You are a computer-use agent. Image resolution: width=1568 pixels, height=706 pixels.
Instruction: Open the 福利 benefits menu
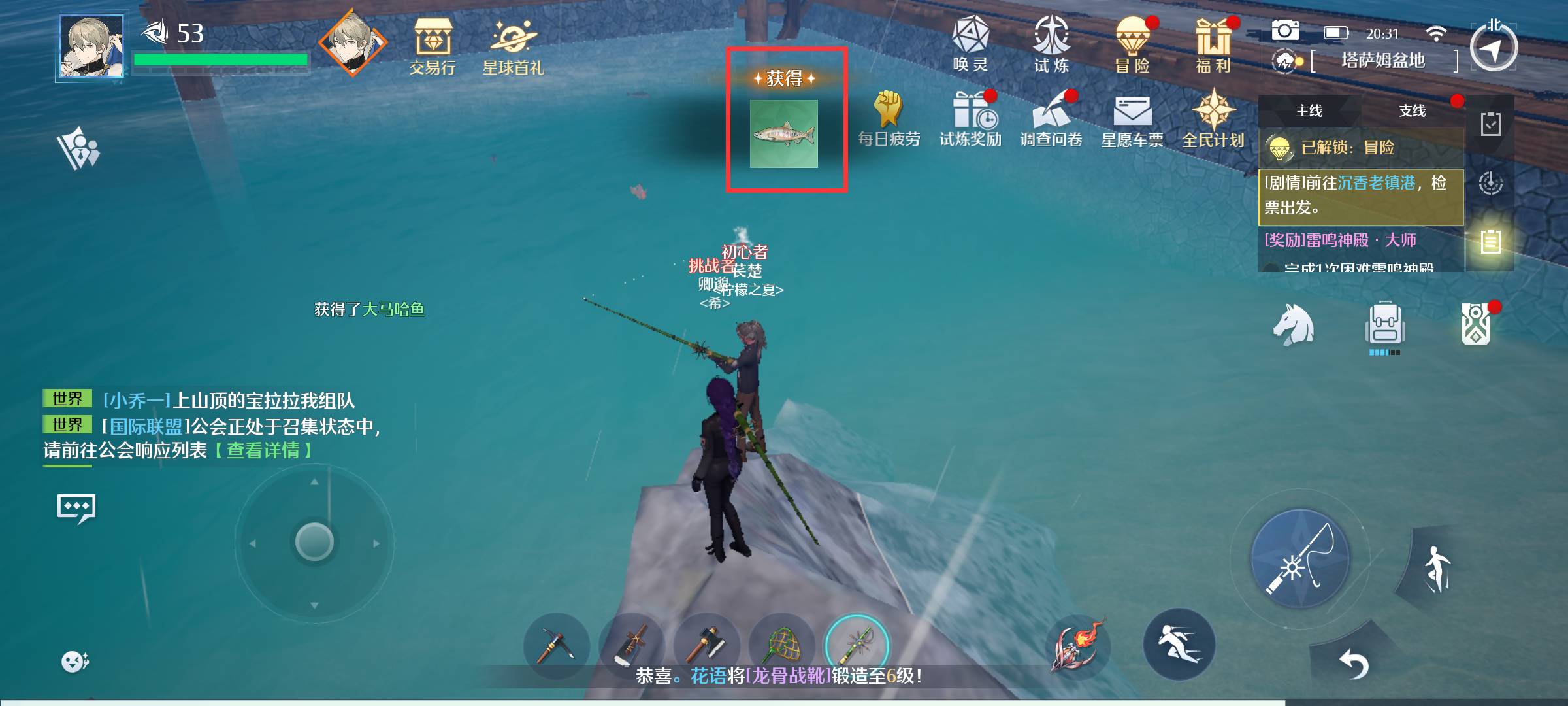(x=1213, y=42)
